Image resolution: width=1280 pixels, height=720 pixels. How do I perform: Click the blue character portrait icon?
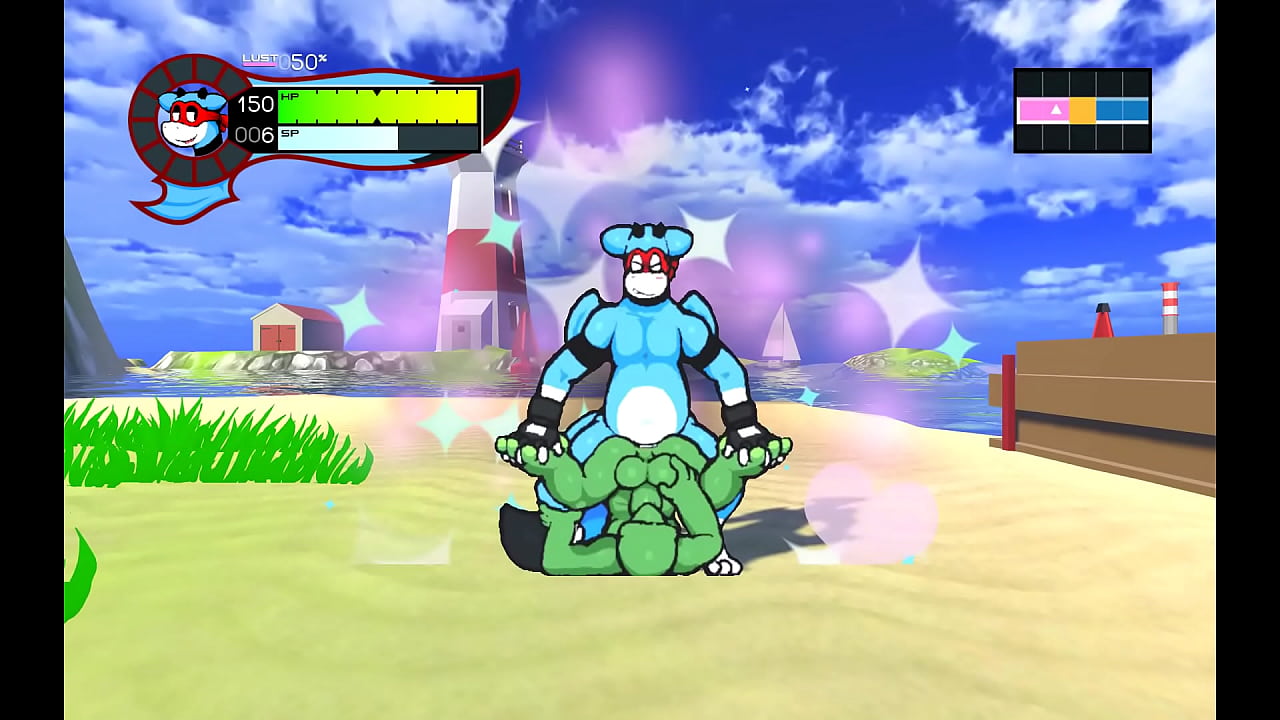(x=194, y=120)
